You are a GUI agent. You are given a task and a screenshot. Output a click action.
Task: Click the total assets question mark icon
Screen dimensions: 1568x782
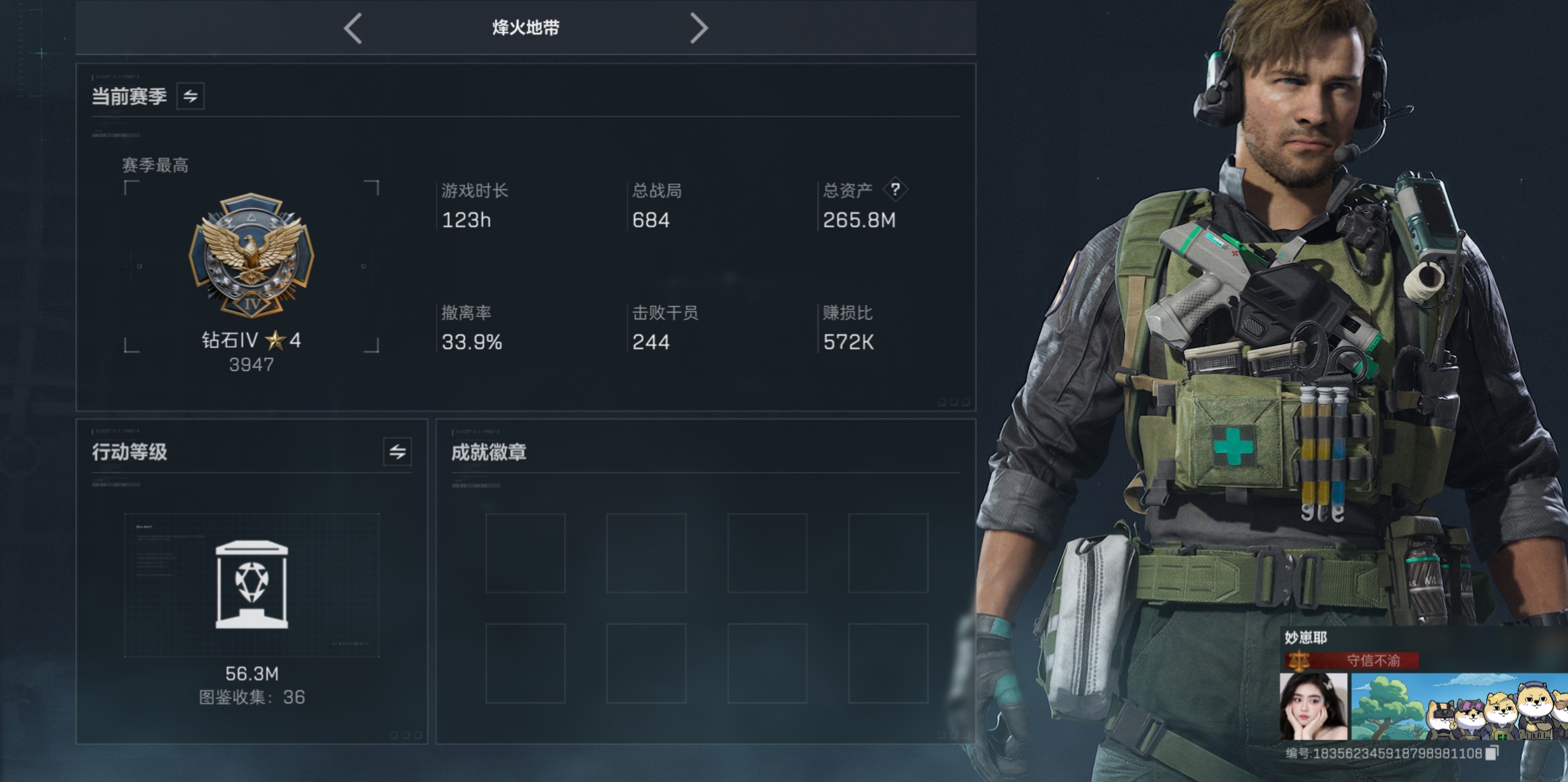[895, 189]
